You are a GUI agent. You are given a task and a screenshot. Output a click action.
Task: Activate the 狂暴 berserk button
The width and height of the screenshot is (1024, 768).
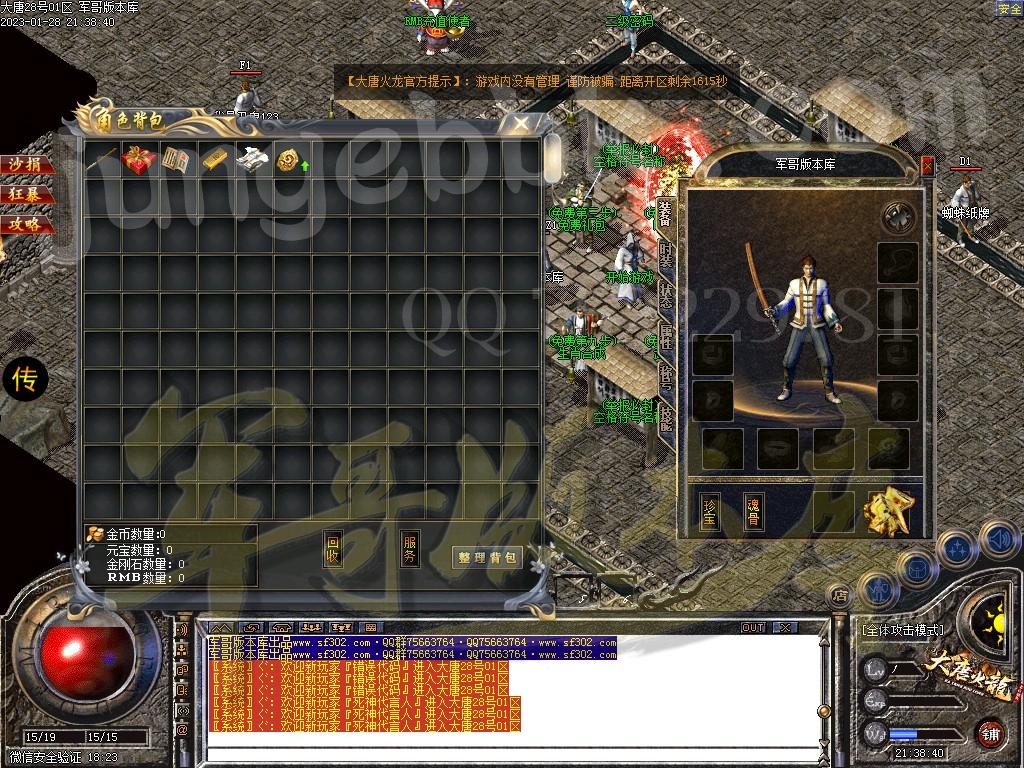coord(26,194)
